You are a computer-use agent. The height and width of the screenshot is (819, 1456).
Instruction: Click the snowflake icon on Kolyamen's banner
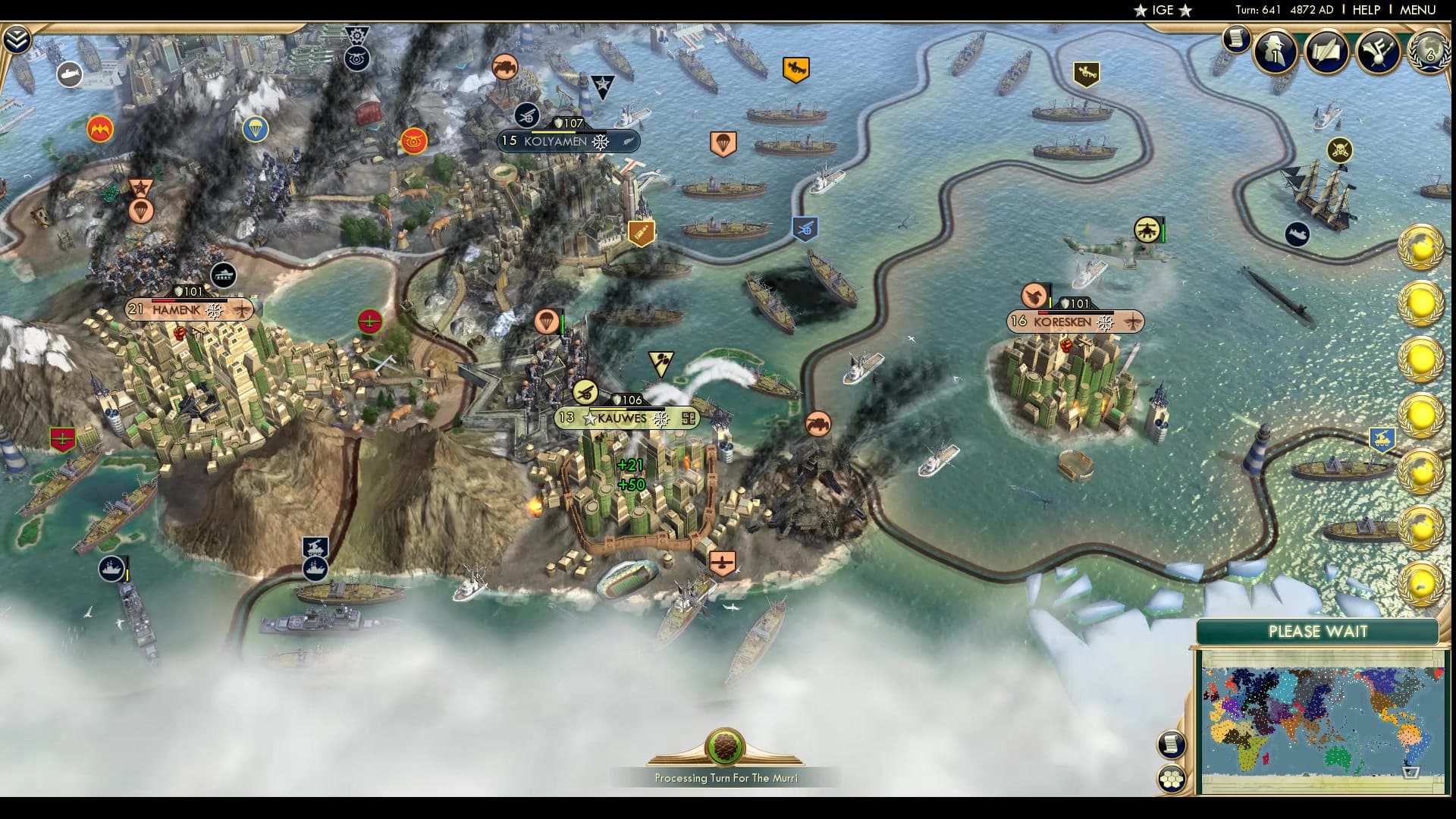click(x=600, y=141)
